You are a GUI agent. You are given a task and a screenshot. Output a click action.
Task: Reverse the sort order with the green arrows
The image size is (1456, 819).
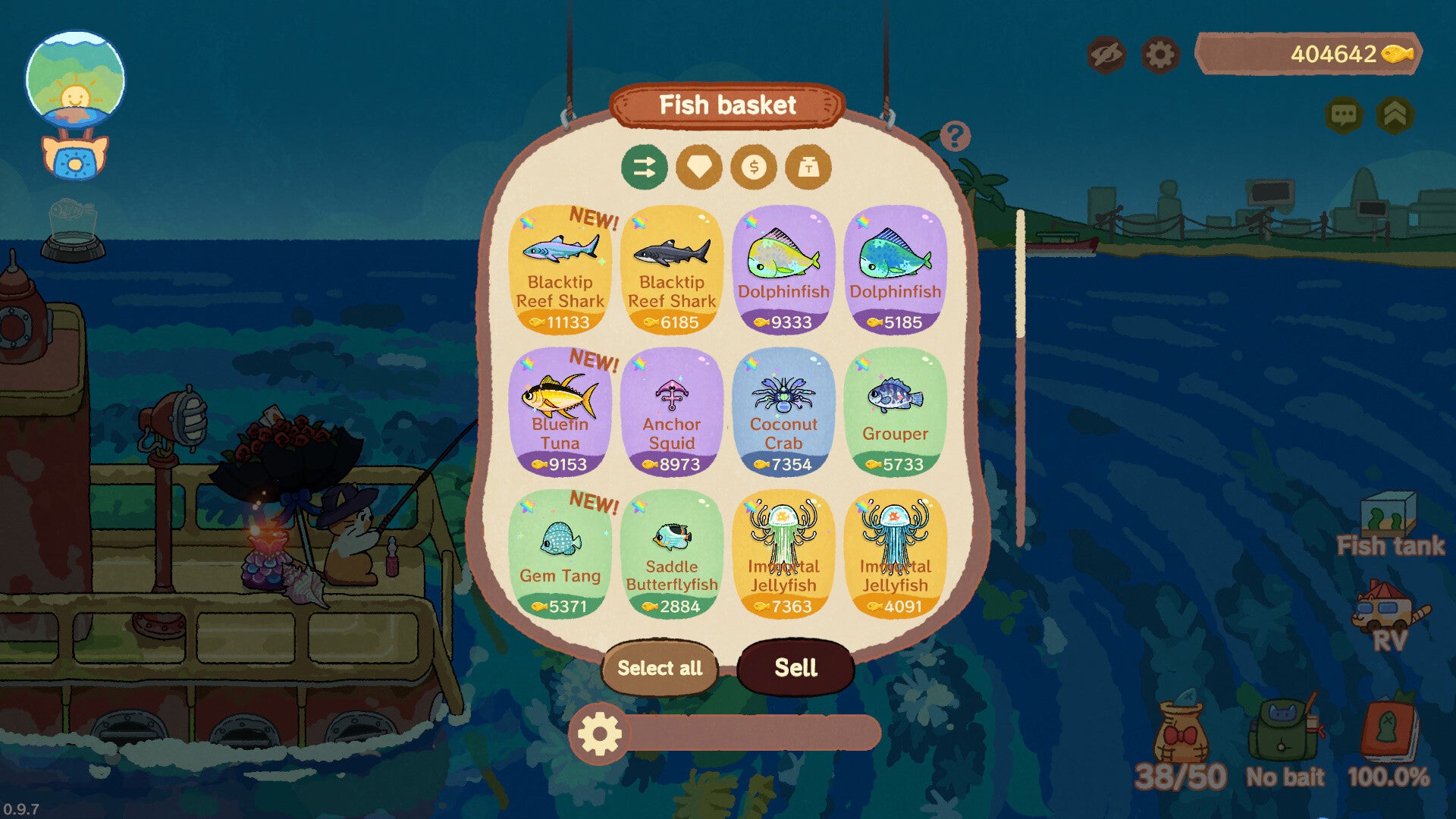(645, 167)
